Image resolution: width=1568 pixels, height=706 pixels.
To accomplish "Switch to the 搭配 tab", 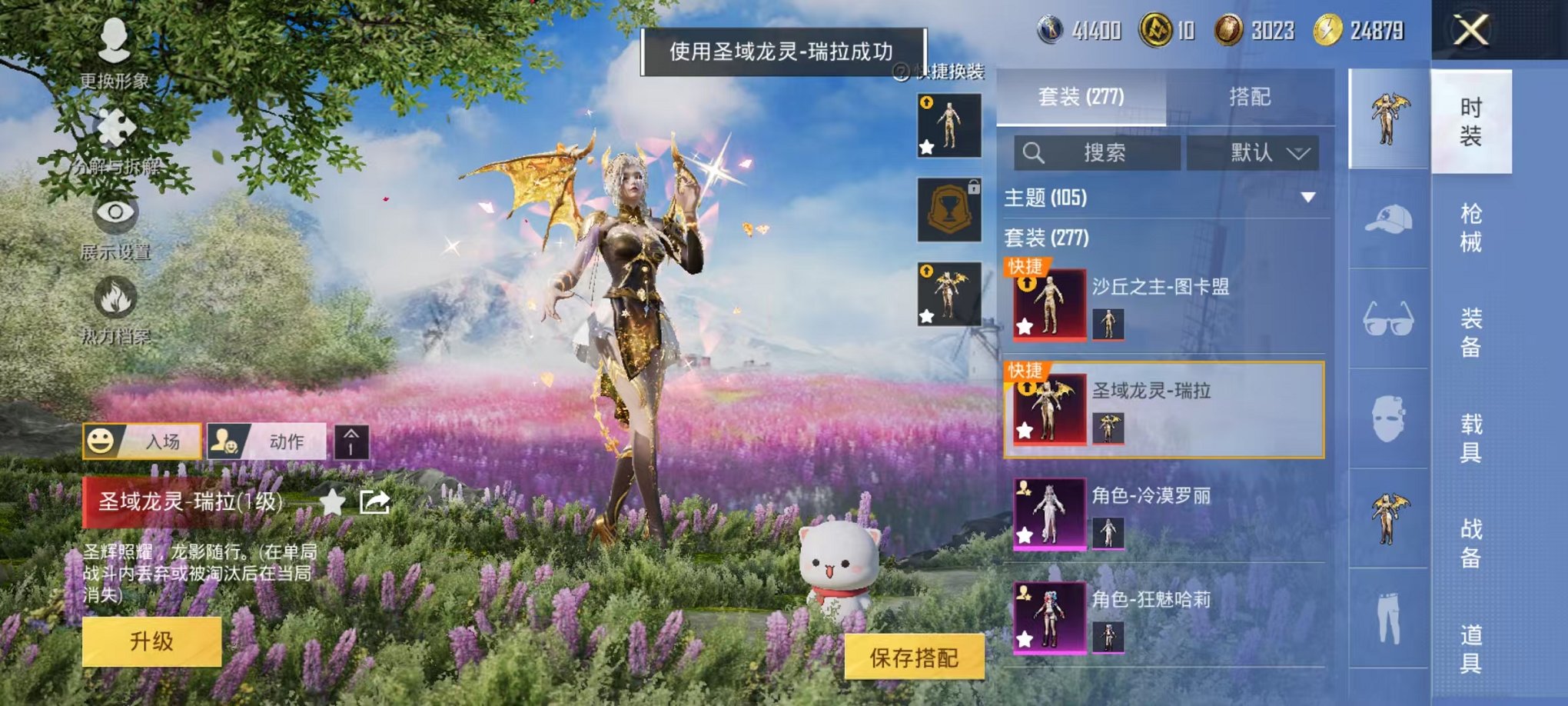I will 1250,96.
